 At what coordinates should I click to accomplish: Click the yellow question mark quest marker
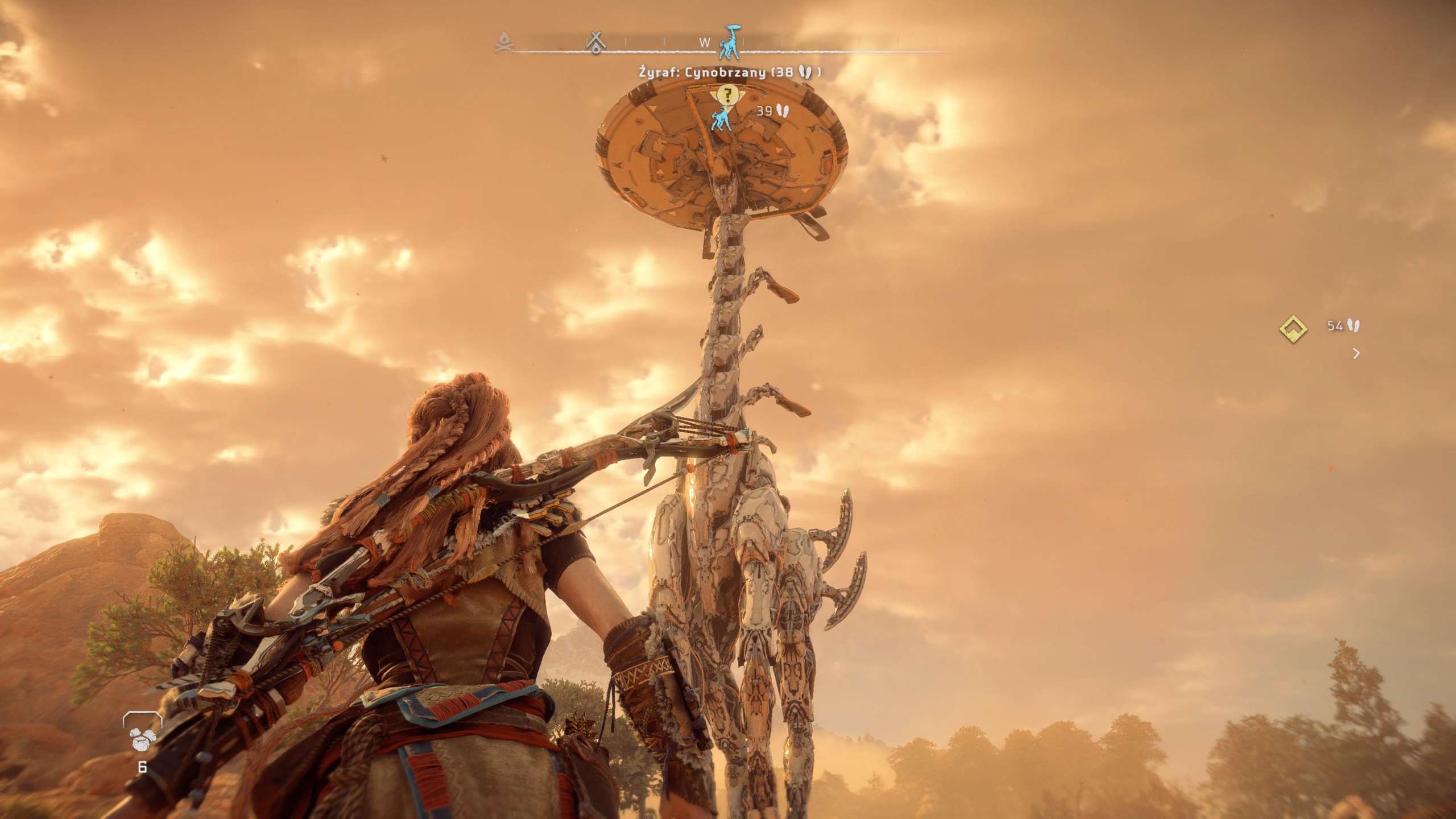tap(726, 94)
